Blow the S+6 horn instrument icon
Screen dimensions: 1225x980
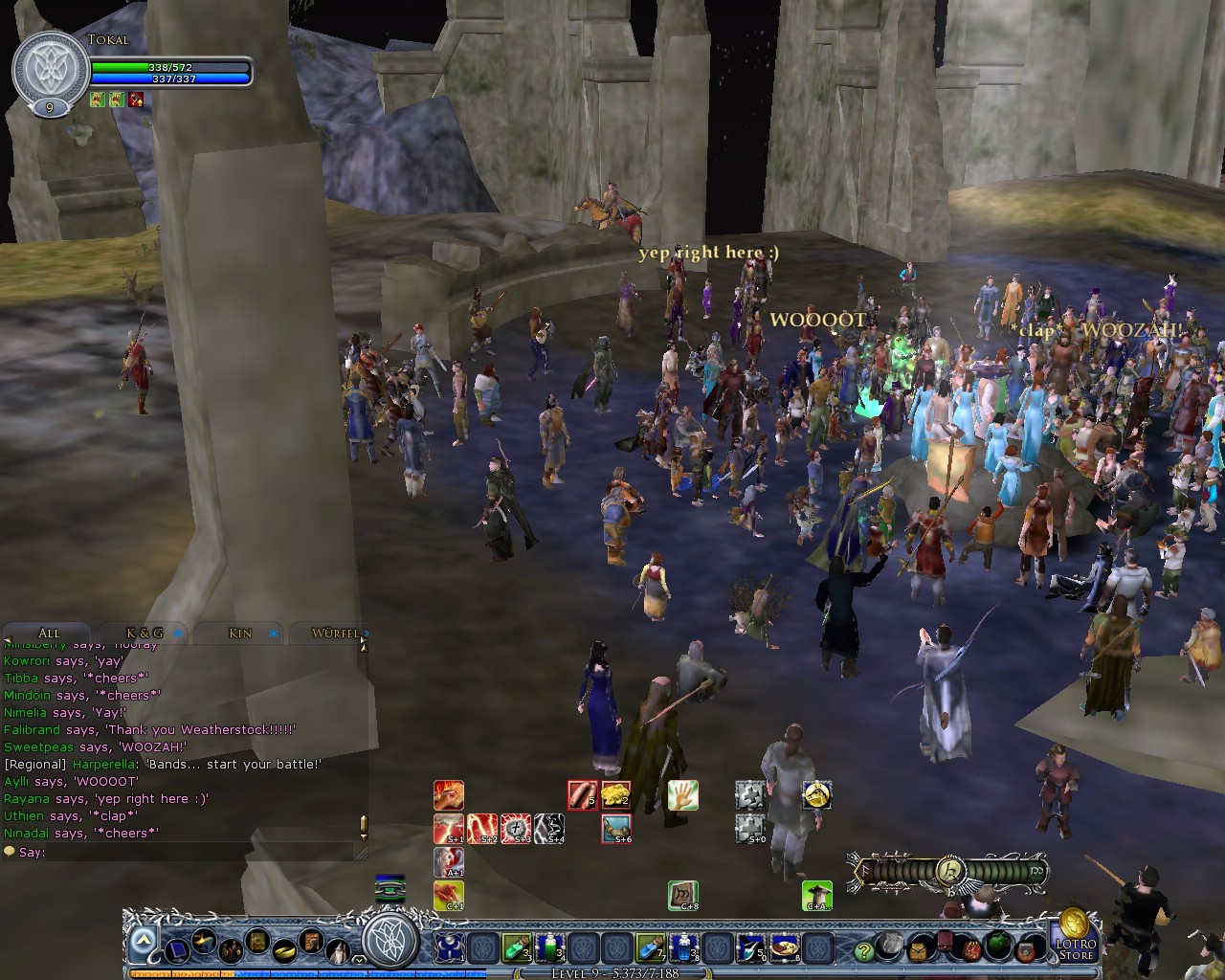tap(616, 829)
